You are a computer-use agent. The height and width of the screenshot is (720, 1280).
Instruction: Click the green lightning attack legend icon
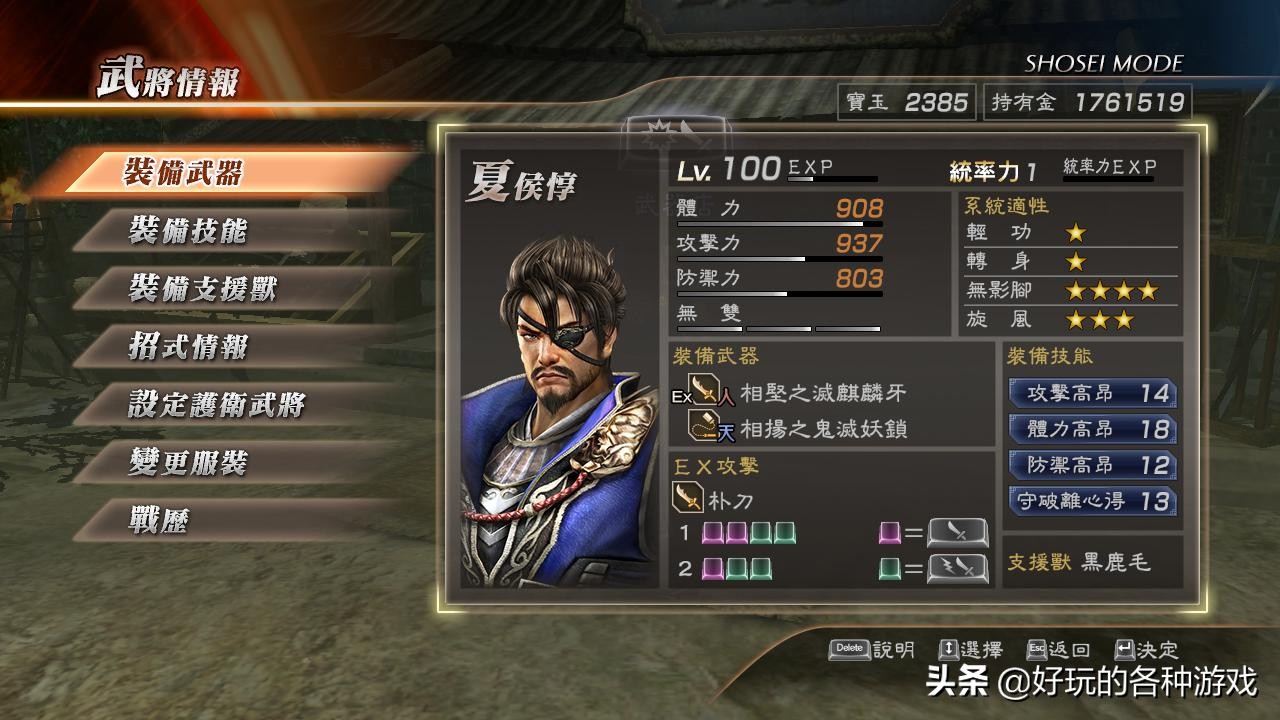coord(958,566)
